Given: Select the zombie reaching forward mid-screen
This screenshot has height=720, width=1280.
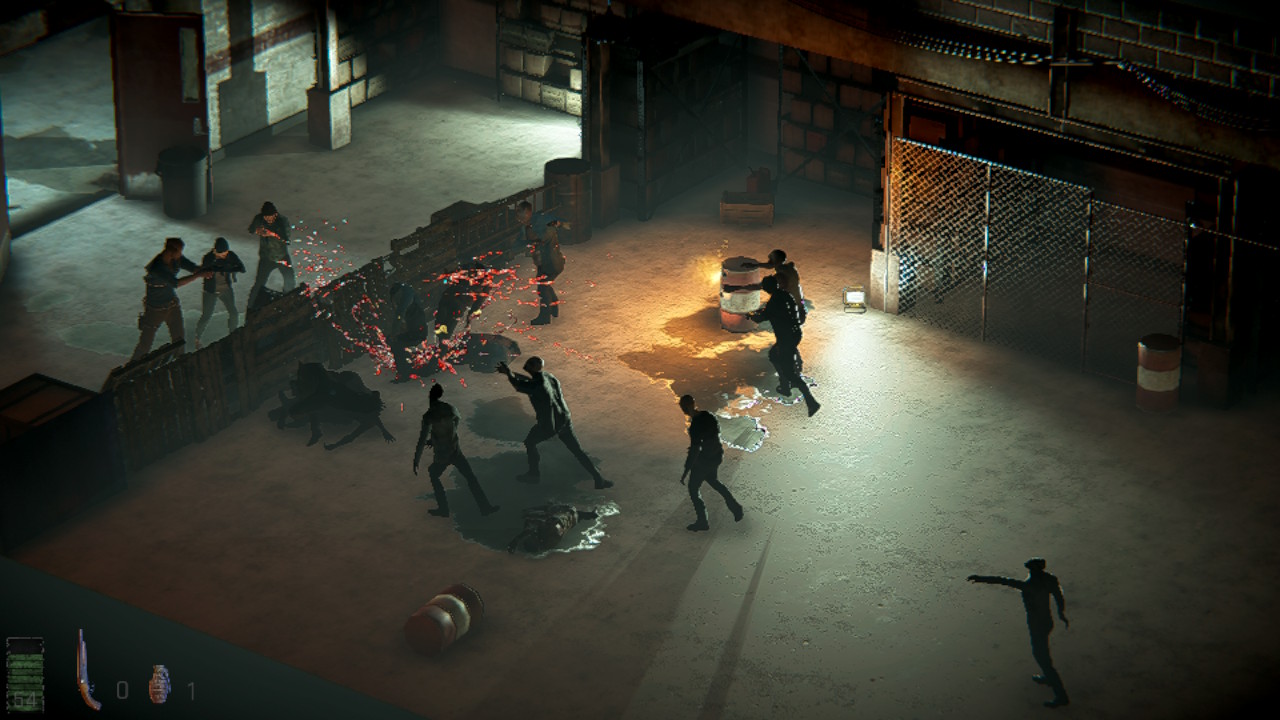Looking at the screenshot, I should (x=540, y=420).
